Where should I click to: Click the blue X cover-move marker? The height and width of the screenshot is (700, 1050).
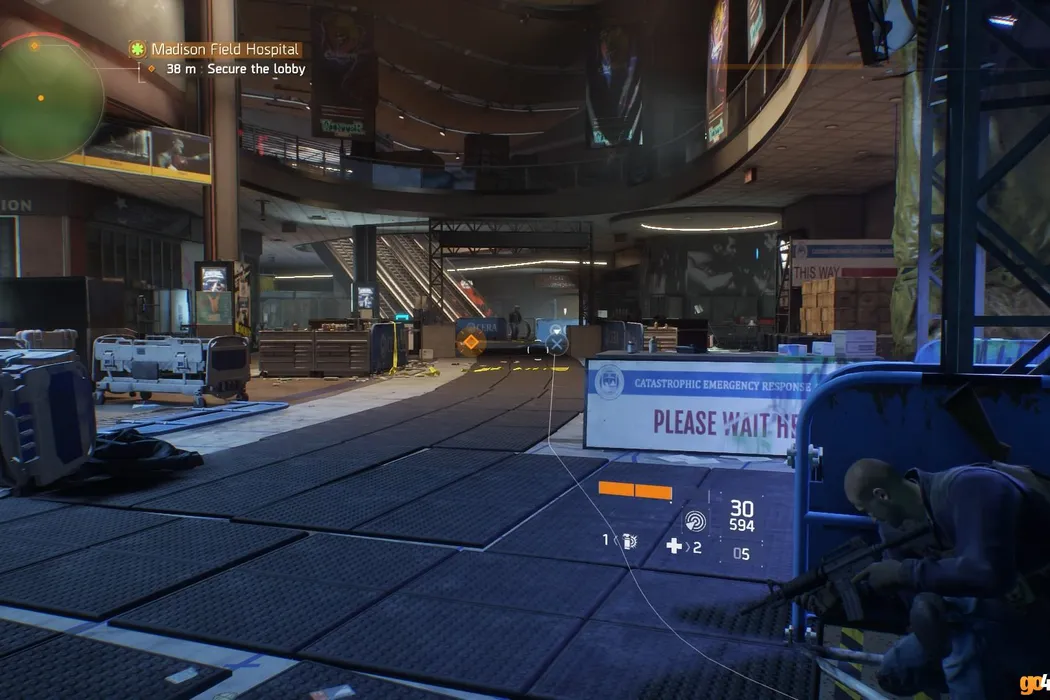click(557, 344)
